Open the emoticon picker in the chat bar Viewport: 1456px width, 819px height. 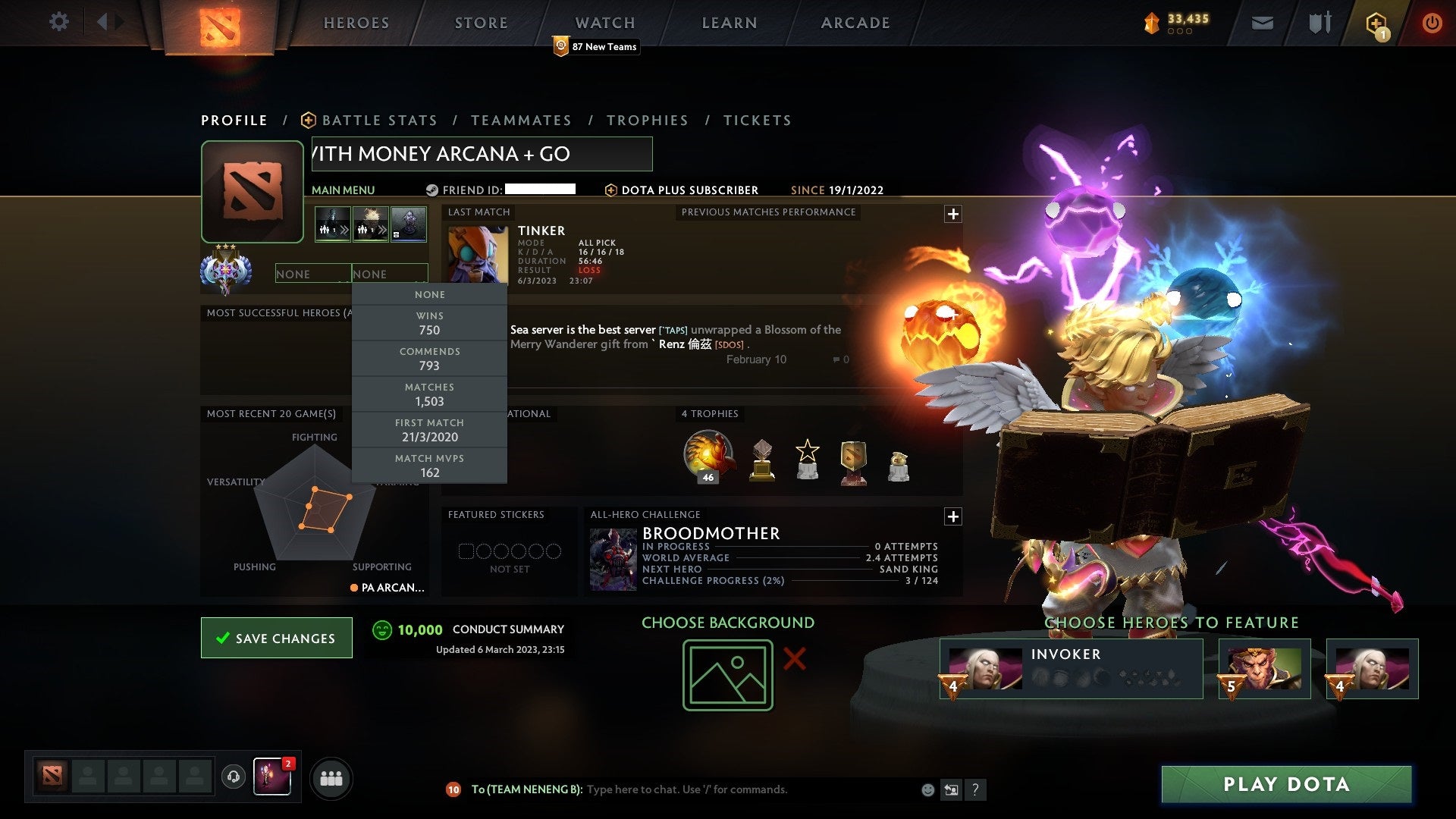pos(927,789)
